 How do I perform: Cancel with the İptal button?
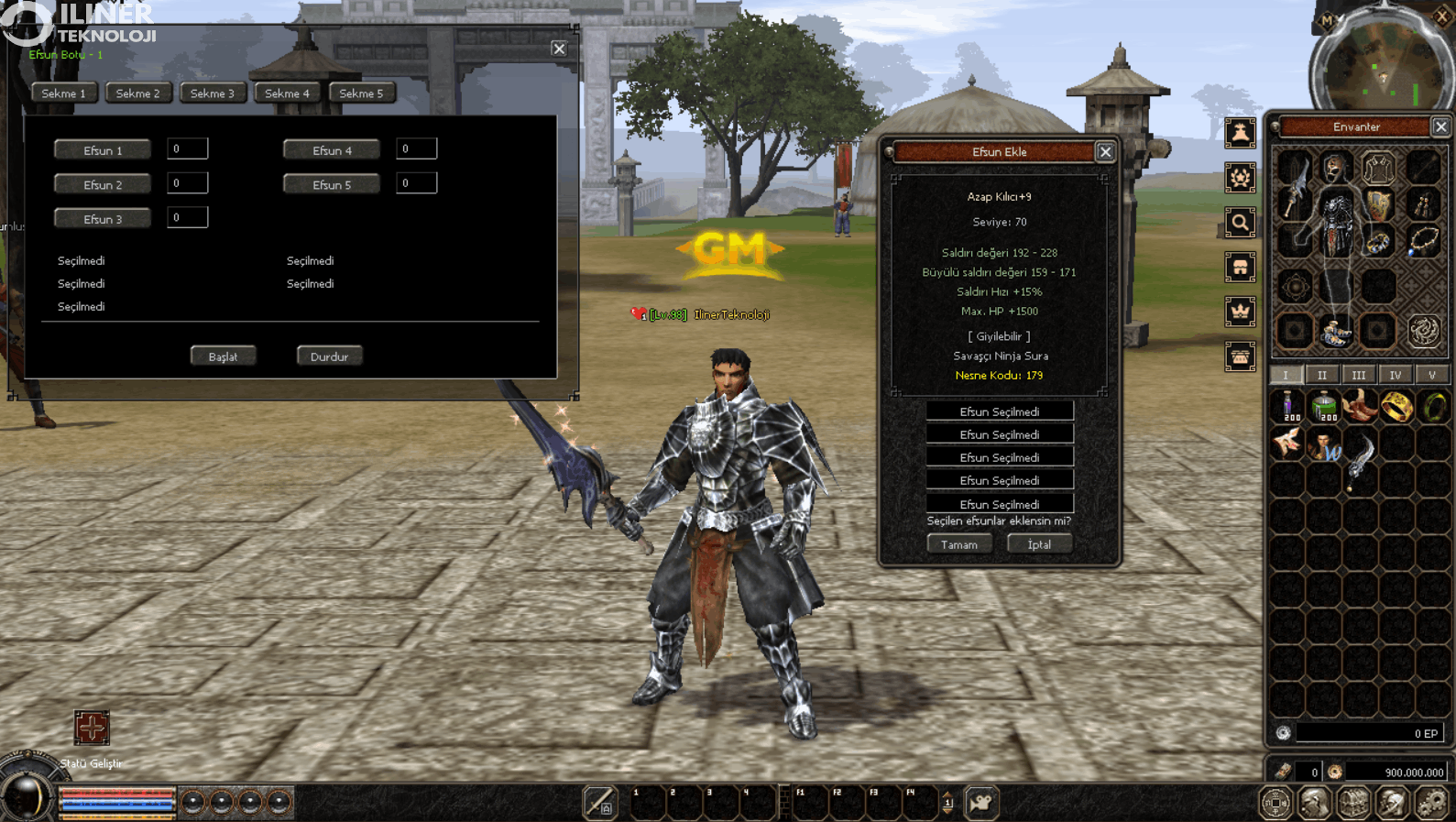[x=1039, y=544]
